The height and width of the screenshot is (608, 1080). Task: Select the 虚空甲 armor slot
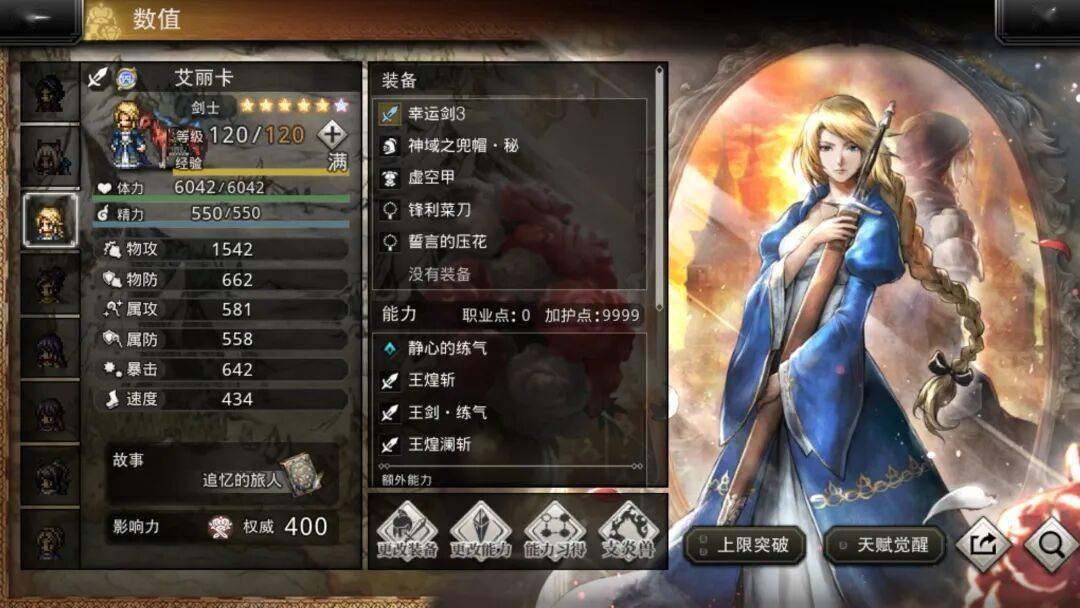coord(510,178)
